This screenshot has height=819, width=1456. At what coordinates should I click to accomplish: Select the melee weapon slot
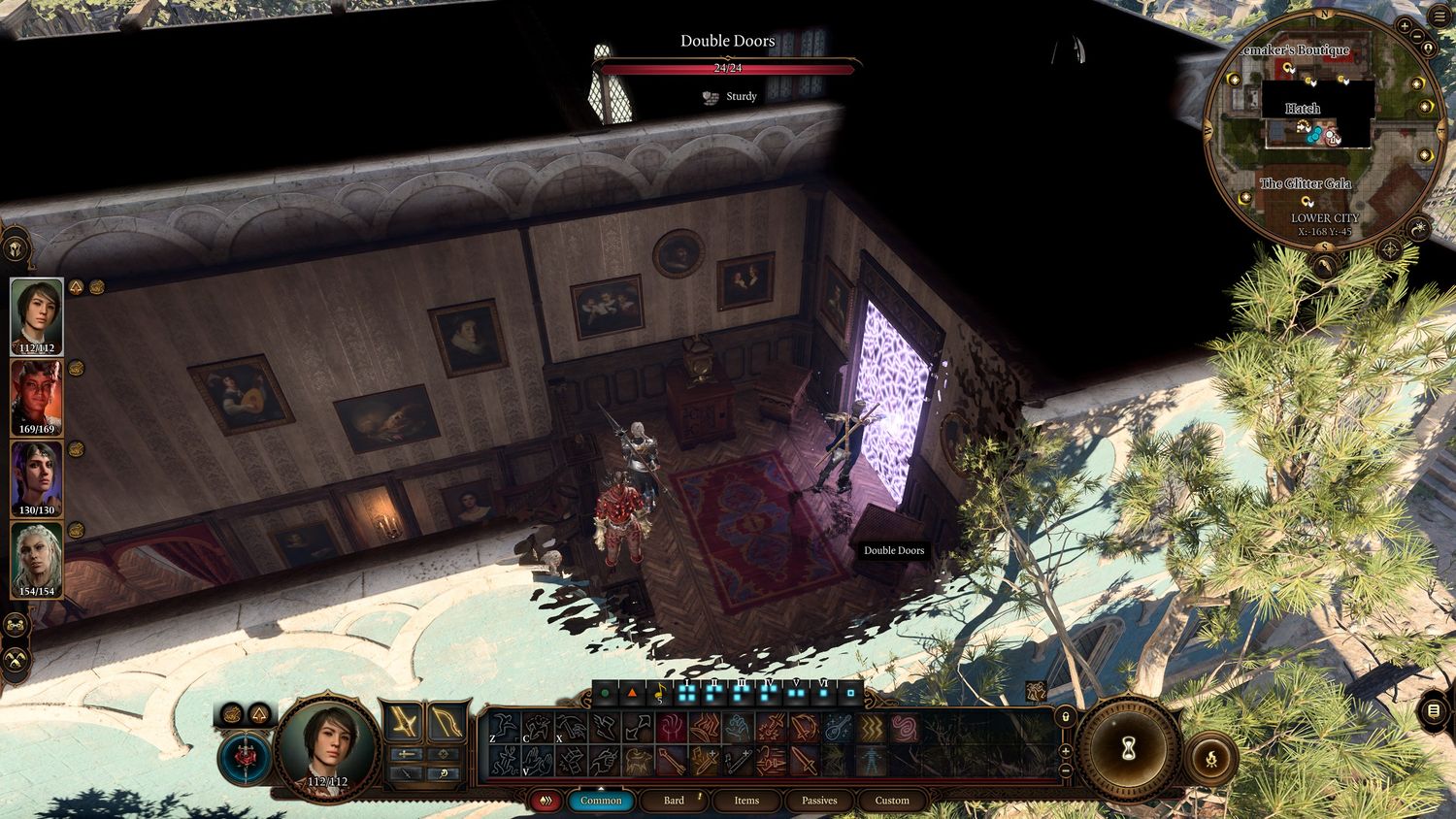click(402, 722)
